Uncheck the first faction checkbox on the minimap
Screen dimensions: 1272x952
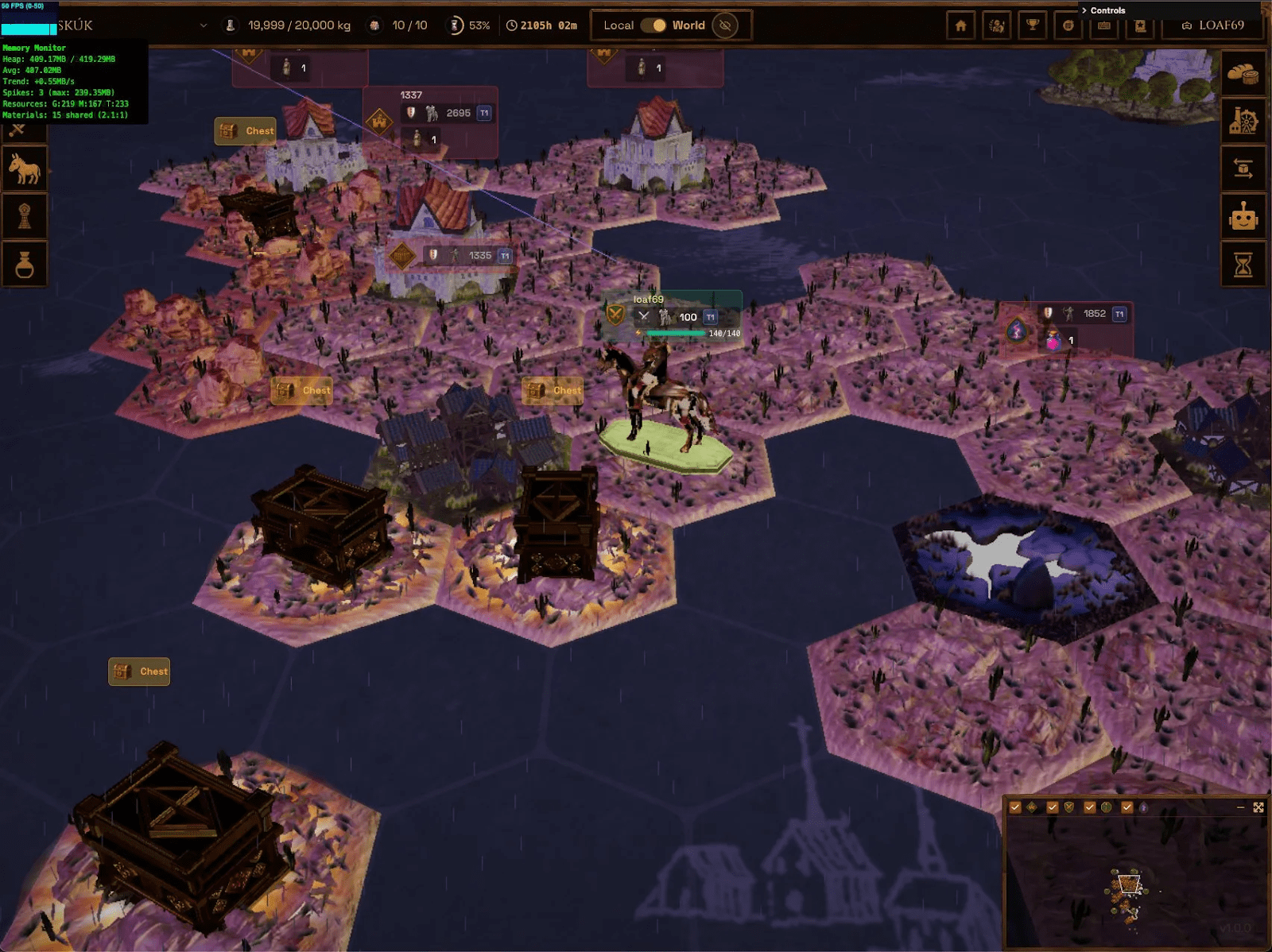(1015, 806)
